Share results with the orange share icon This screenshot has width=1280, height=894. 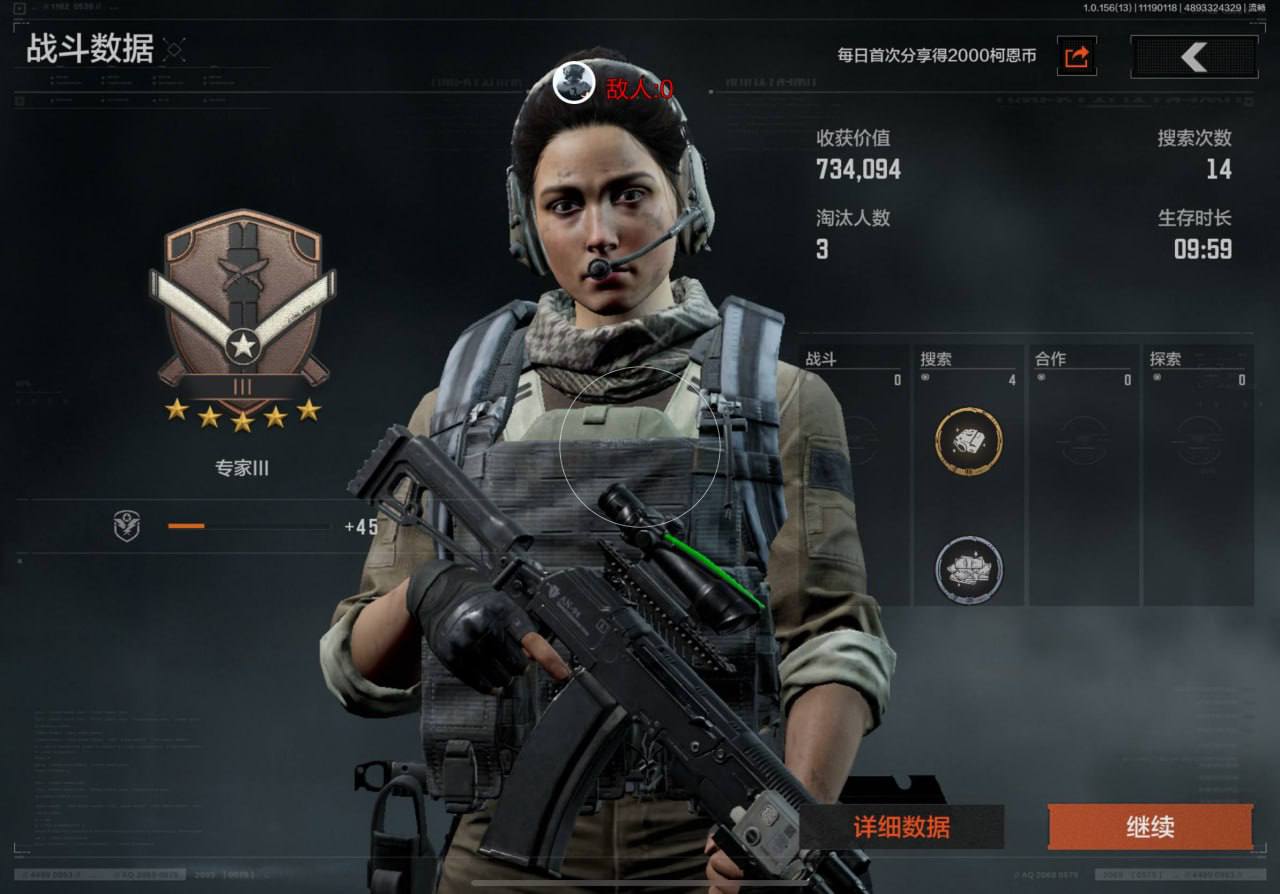pos(1077,57)
